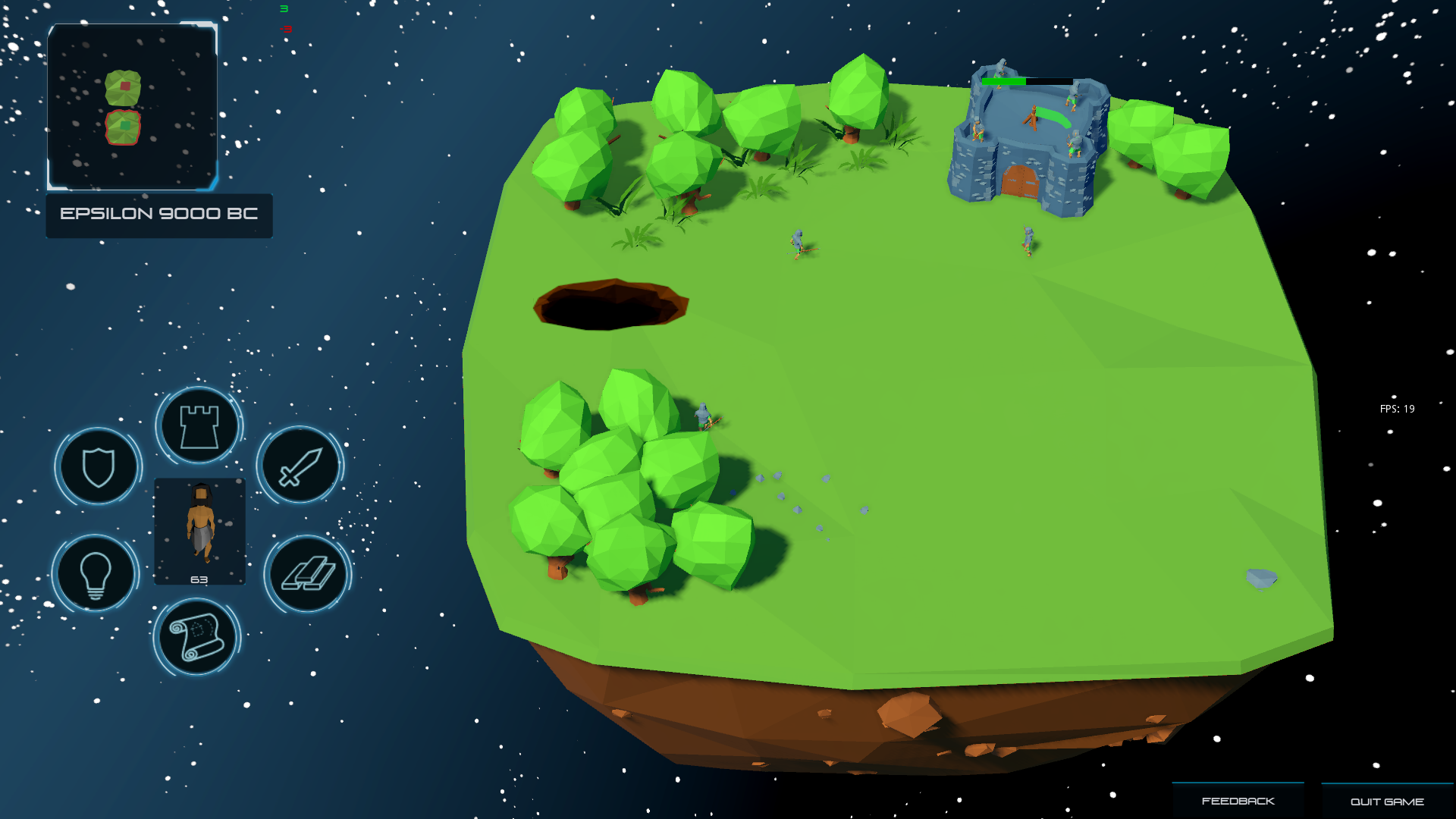
Task: Click the character portrait showing 63
Action: pyautogui.click(x=199, y=531)
